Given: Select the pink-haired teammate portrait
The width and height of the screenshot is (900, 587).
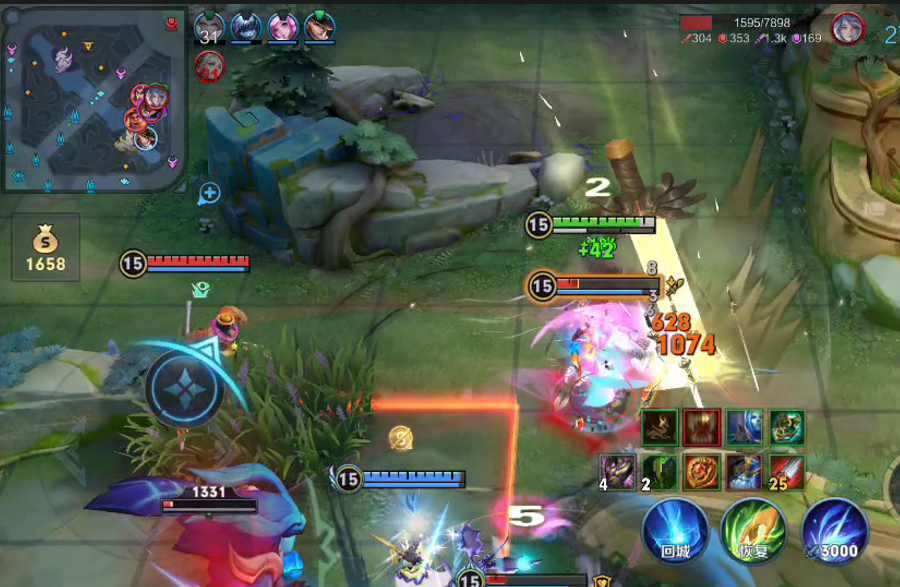Looking at the screenshot, I should pos(283,27).
